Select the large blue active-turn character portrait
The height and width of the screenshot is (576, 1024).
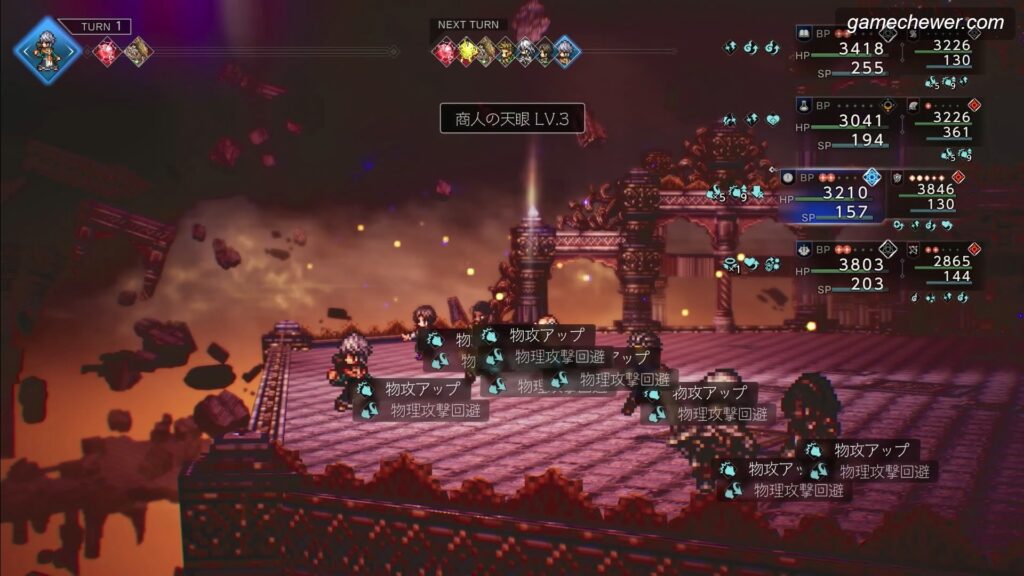tap(47, 49)
